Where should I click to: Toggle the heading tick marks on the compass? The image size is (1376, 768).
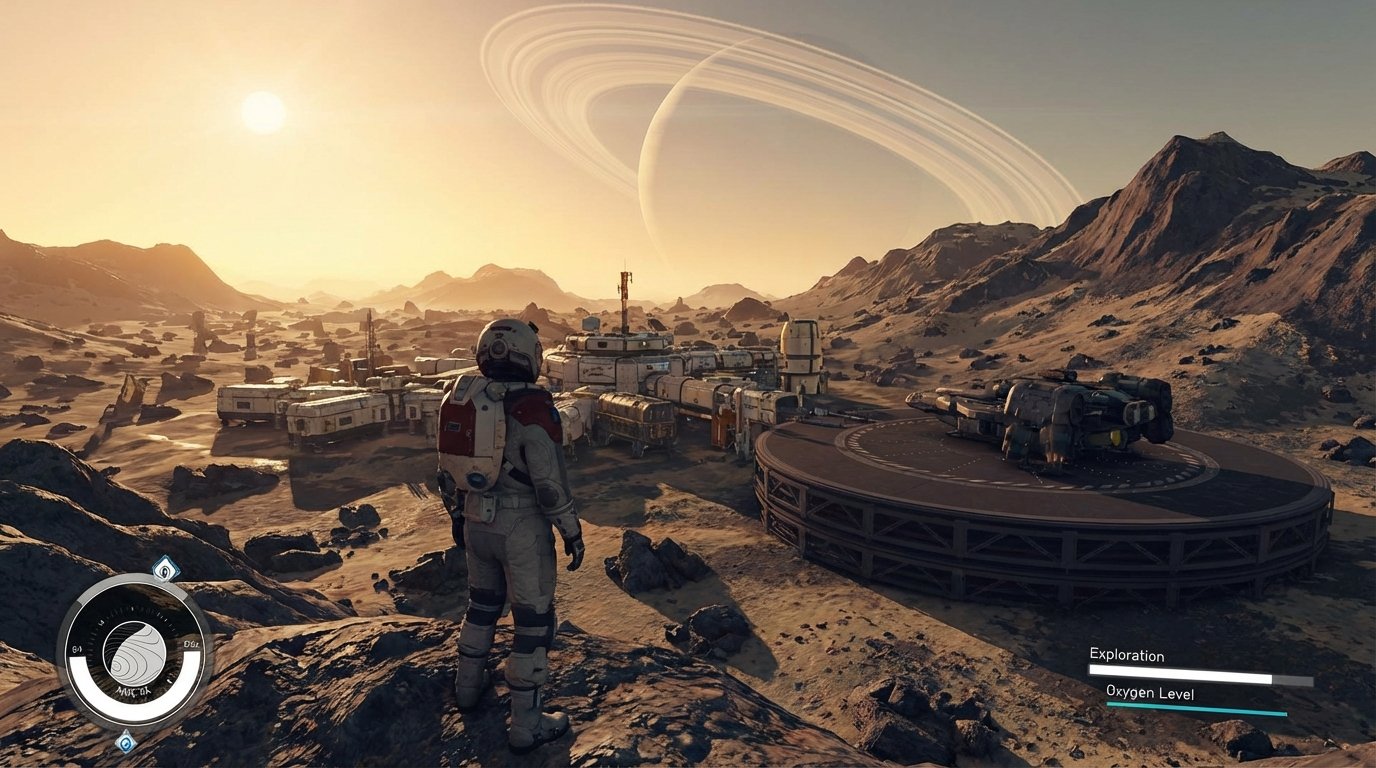coord(133,611)
